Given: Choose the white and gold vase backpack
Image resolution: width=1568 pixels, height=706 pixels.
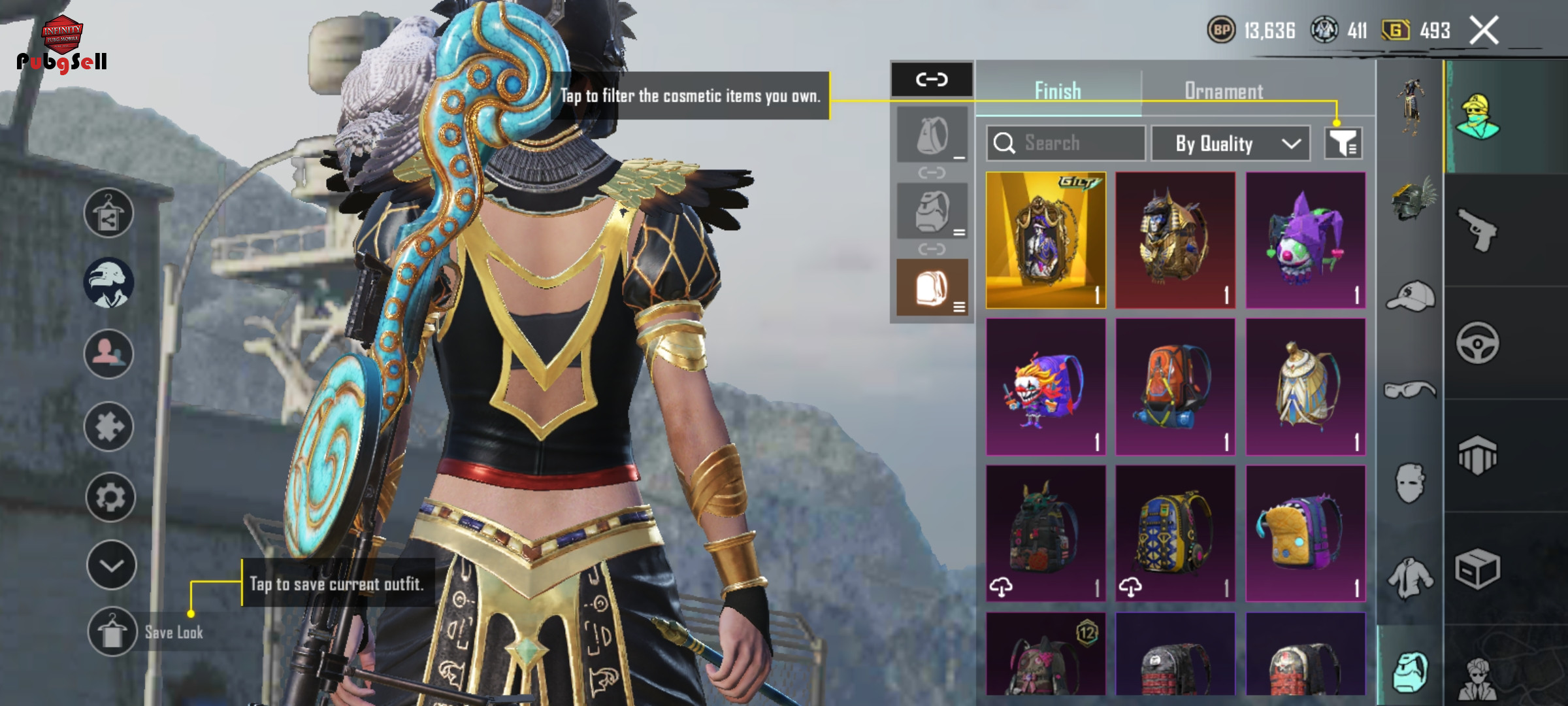Looking at the screenshot, I should (1305, 386).
